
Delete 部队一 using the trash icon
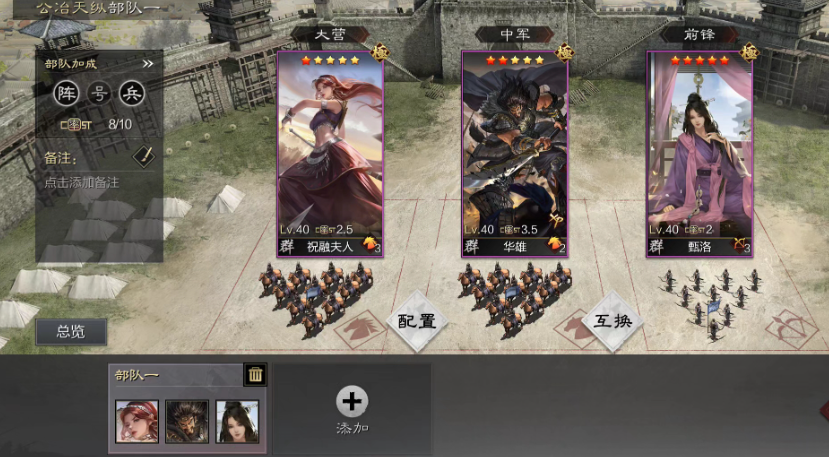click(256, 375)
